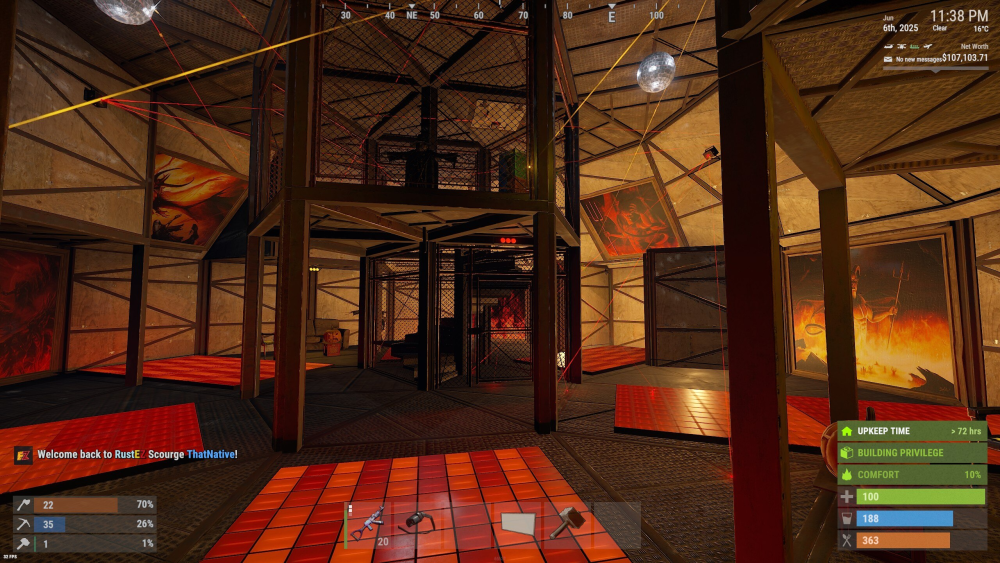Click the mining pickaxe skill icon
Screen dimensions: 1000x563
pyautogui.click(x=22, y=524)
